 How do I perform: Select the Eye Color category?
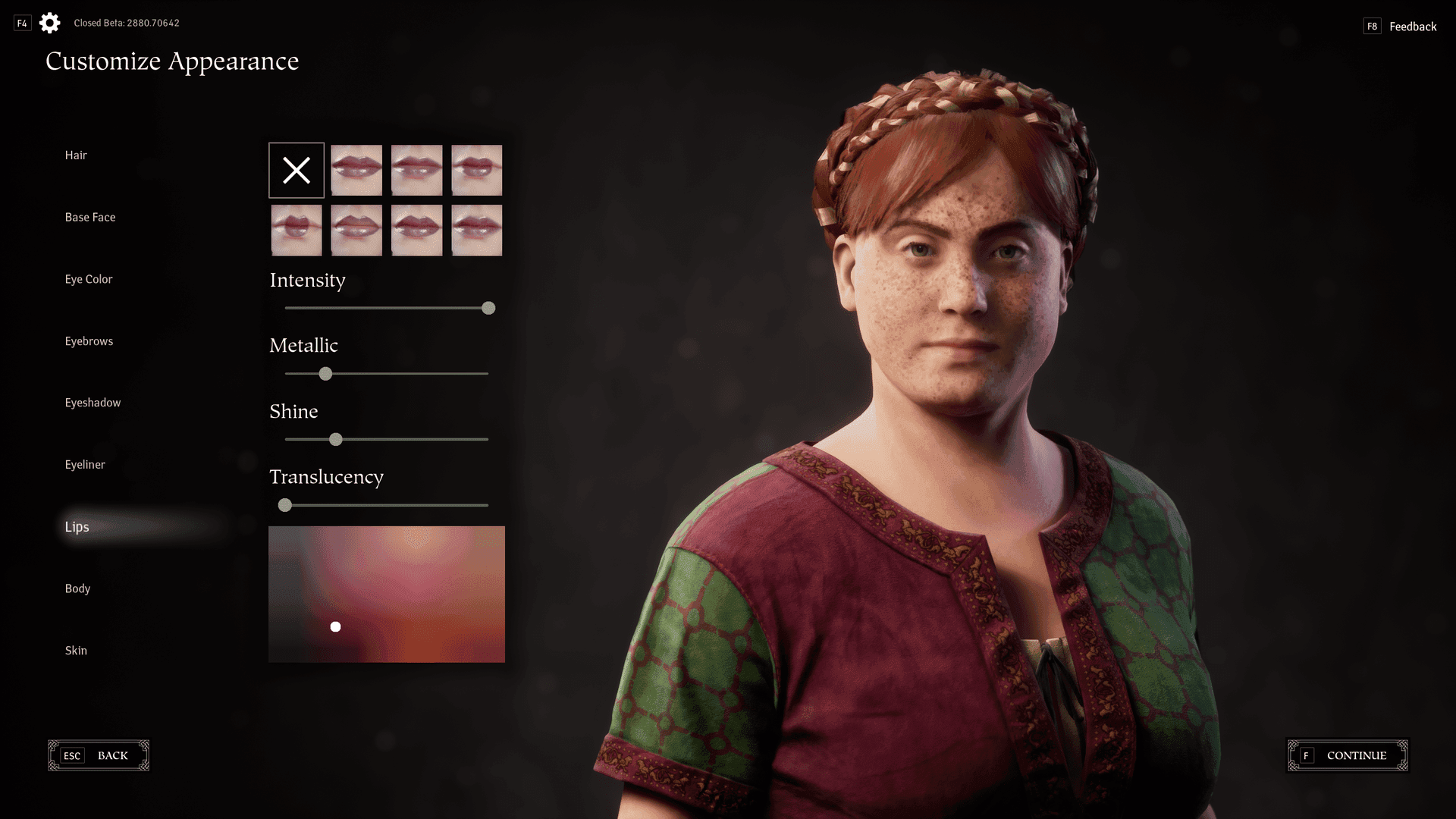pos(89,280)
